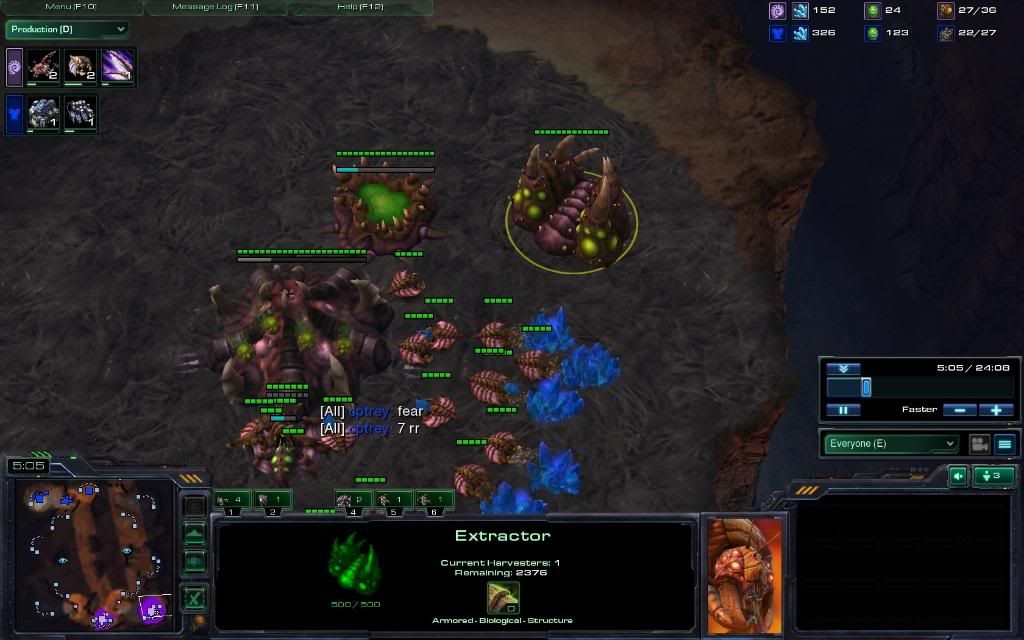The height and width of the screenshot is (640, 1024).
Task: Collapse the replay panel with the double-arrow button
Action: click(843, 368)
